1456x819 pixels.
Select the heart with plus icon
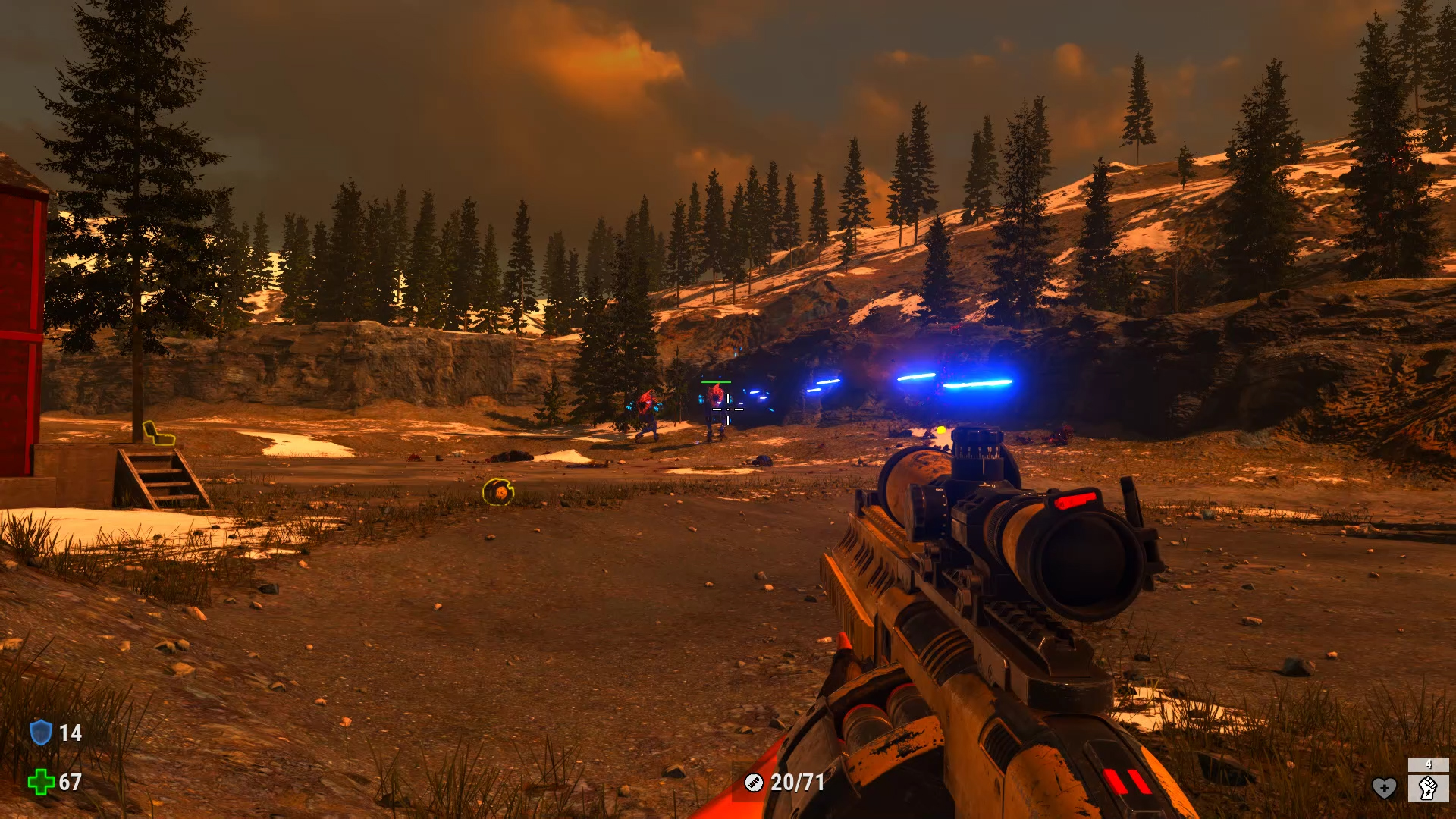tap(1384, 788)
